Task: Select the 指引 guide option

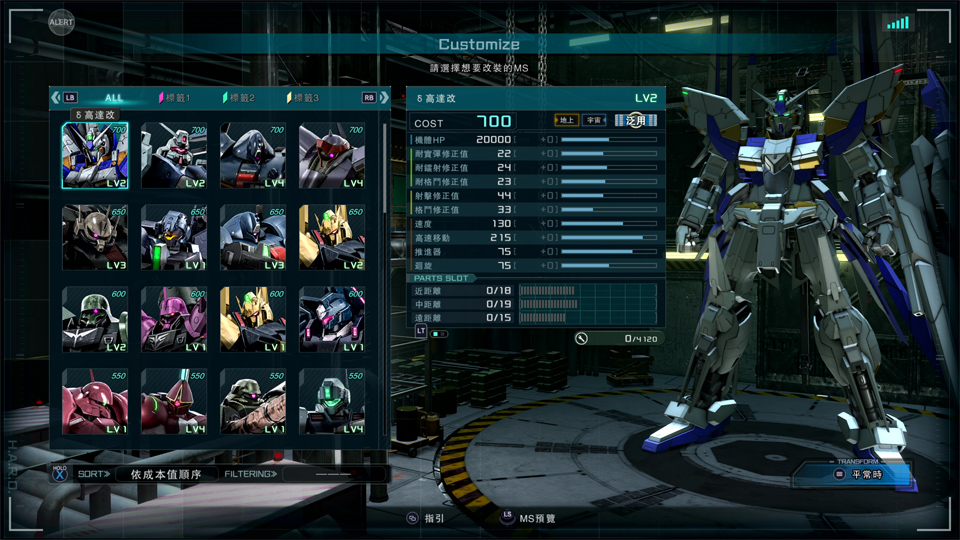Action: click(x=426, y=518)
